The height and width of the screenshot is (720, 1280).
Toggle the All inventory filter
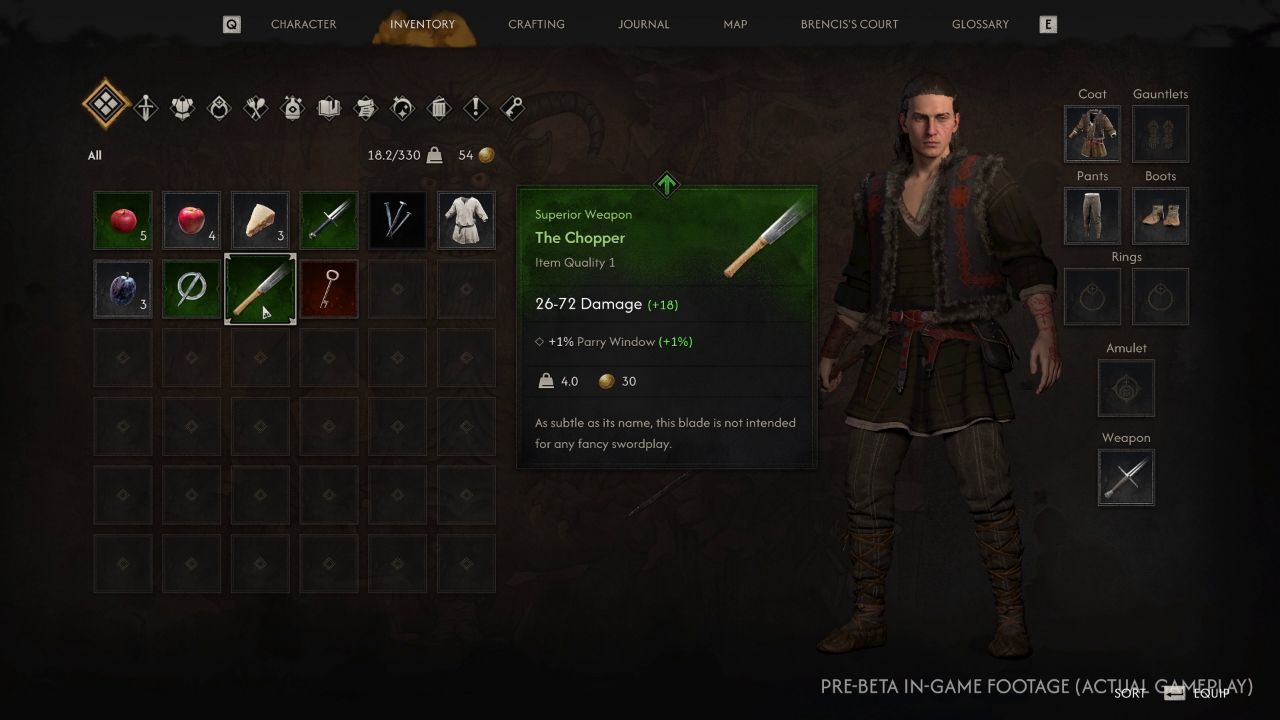(x=105, y=104)
